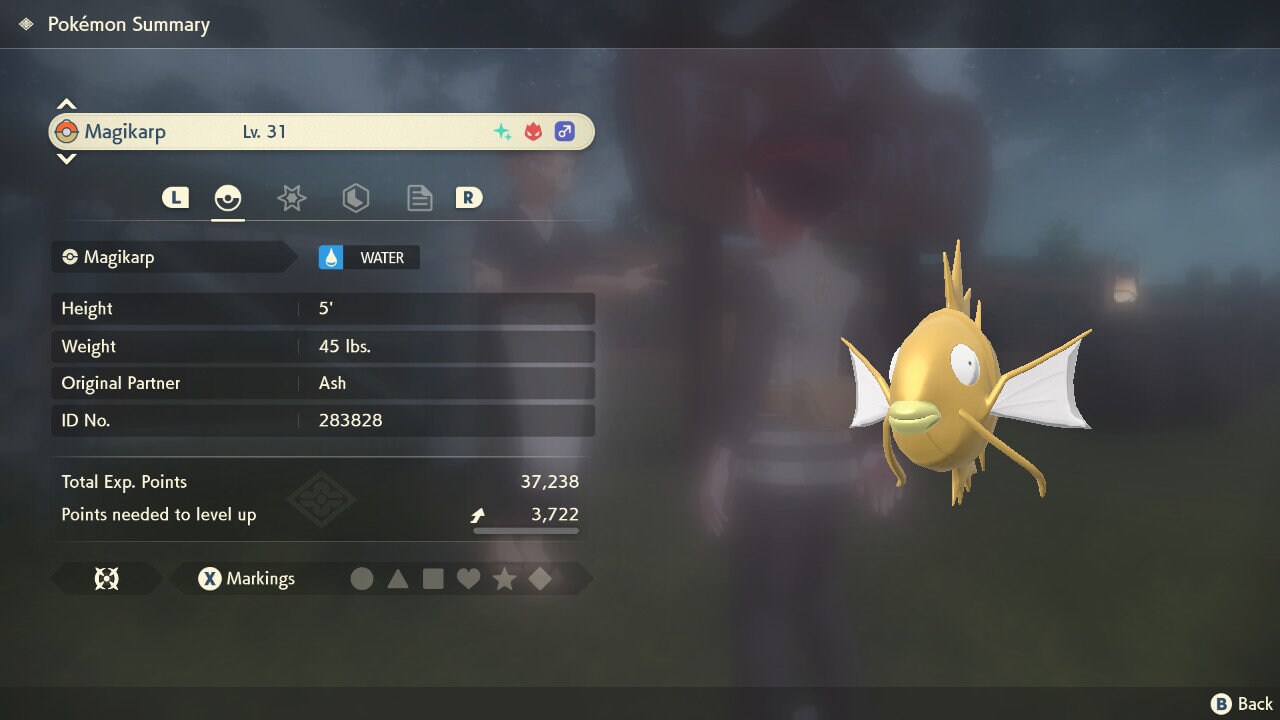This screenshot has width=1280, height=720.
Task: Click the shiny sparkle status icon
Action: 501,130
